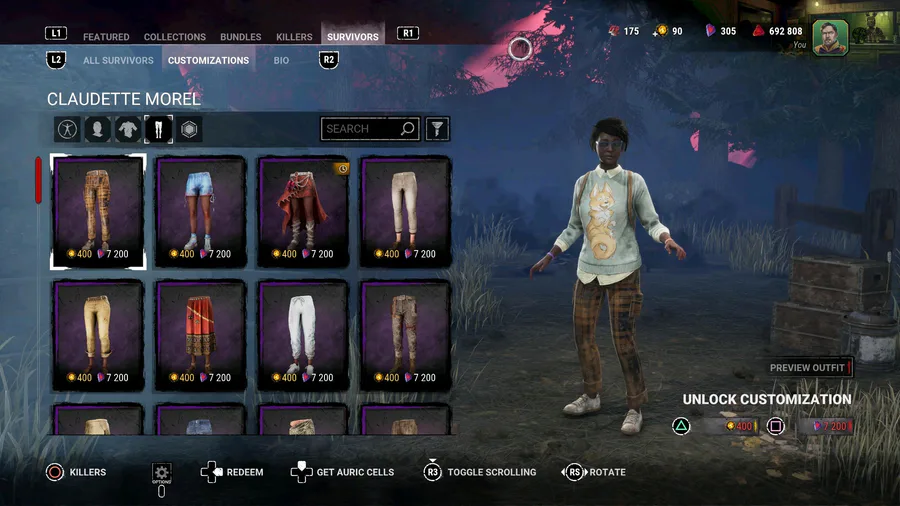Open the Bundles tab
Viewport: 900px width, 506px height.
(240, 37)
